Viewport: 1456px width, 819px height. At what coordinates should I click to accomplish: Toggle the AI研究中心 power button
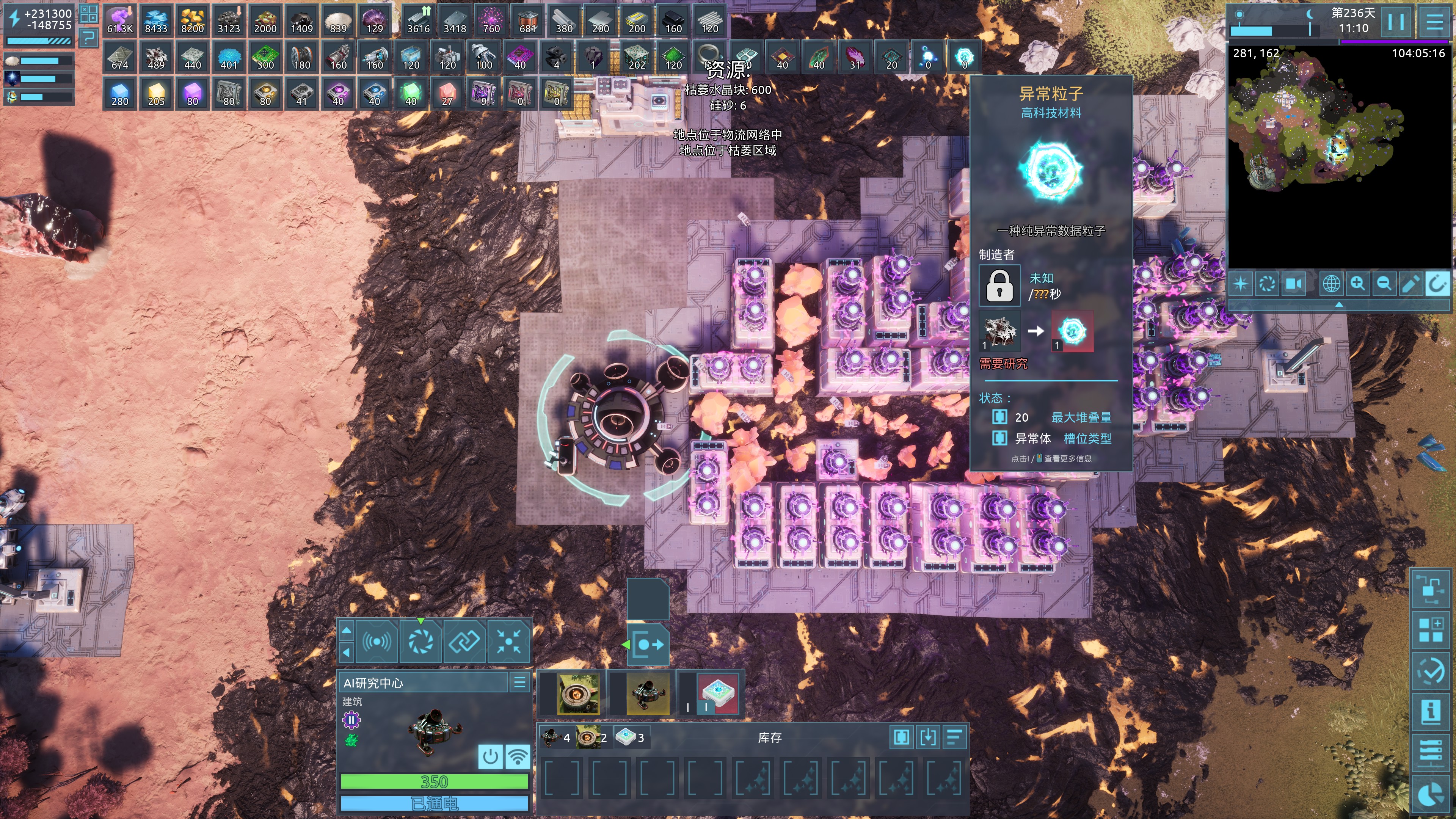click(x=490, y=756)
